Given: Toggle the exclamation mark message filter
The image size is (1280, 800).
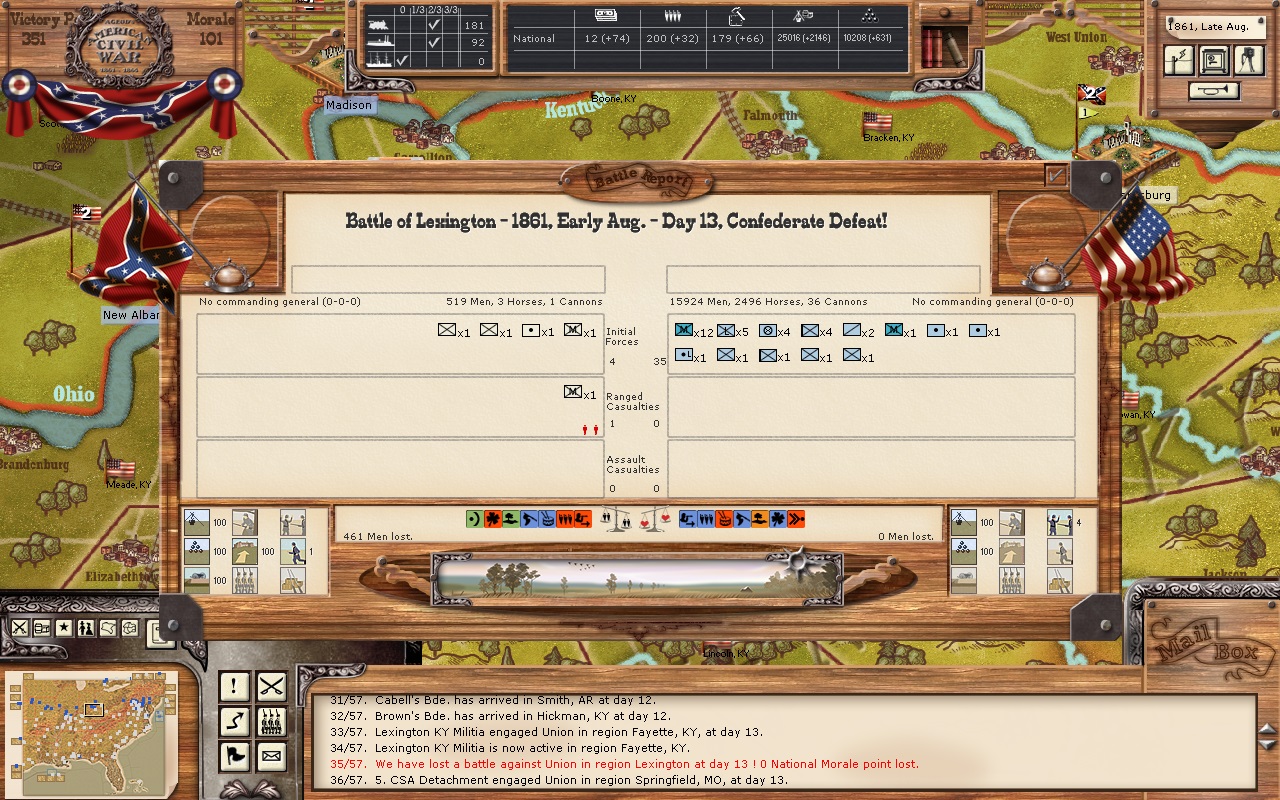Looking at the screenshot, I should pyautogui.click(x=236, y=687).
